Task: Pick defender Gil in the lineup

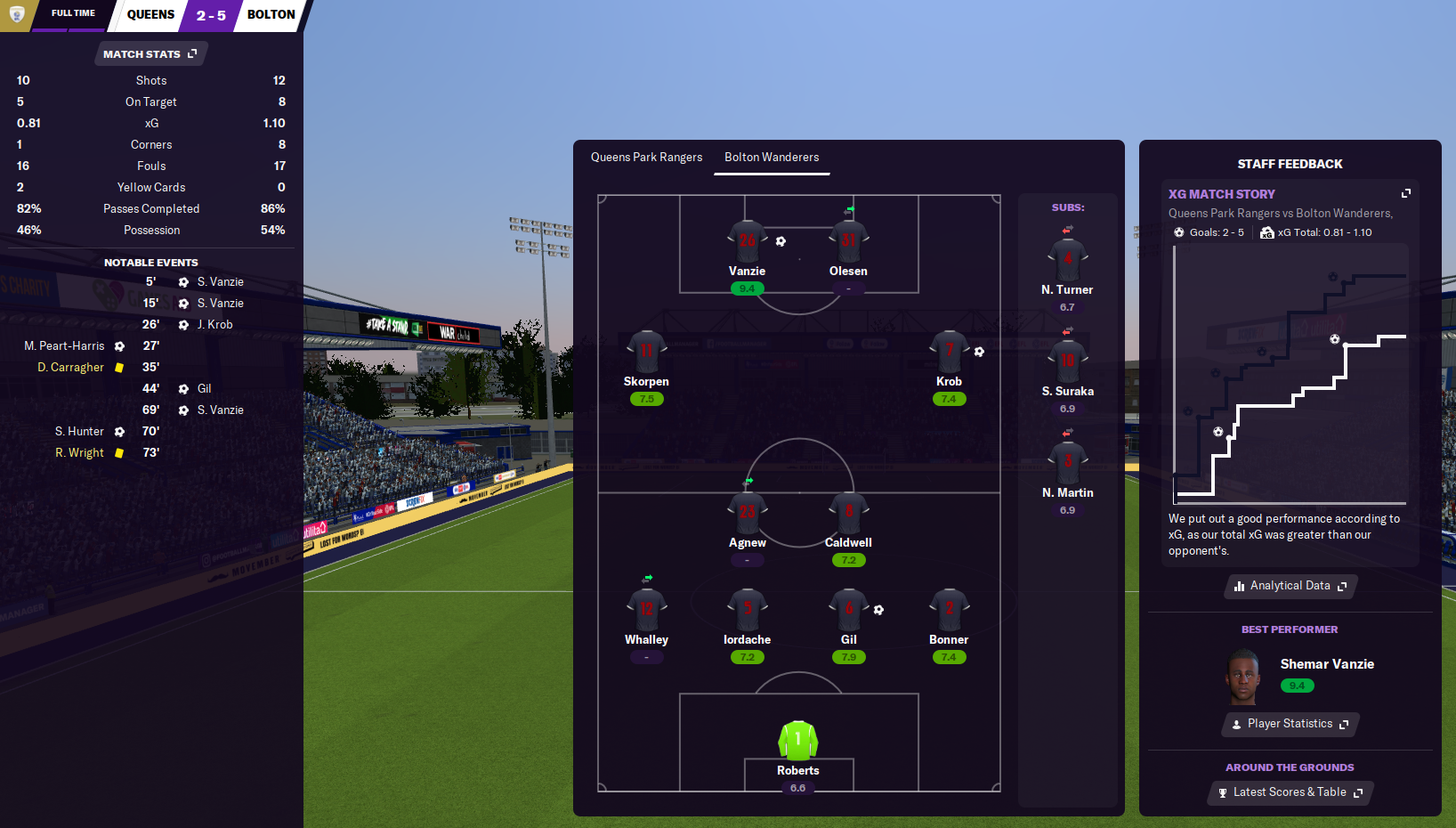Action: tap(848, 611)
